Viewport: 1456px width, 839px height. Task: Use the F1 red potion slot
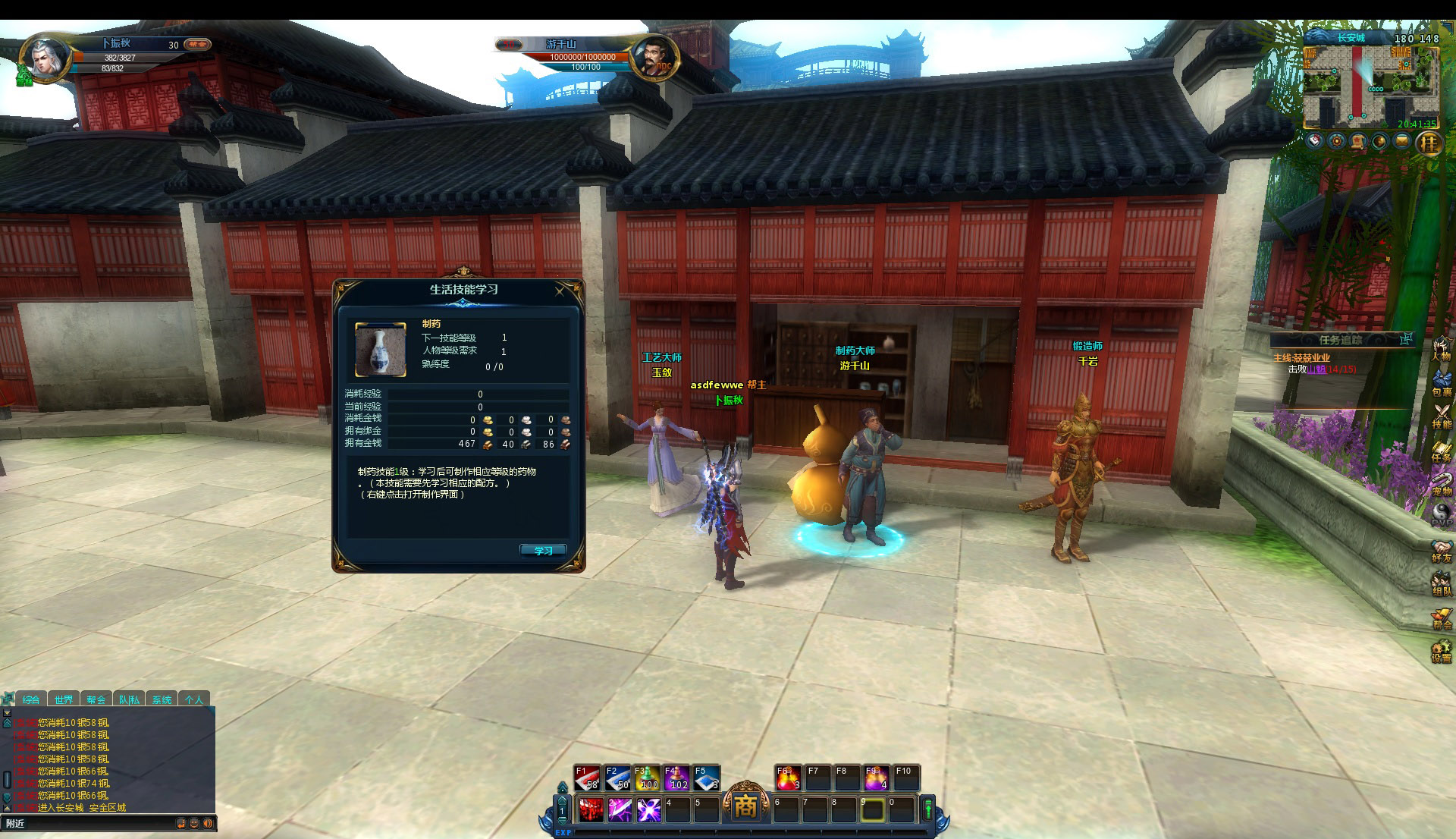587,779
